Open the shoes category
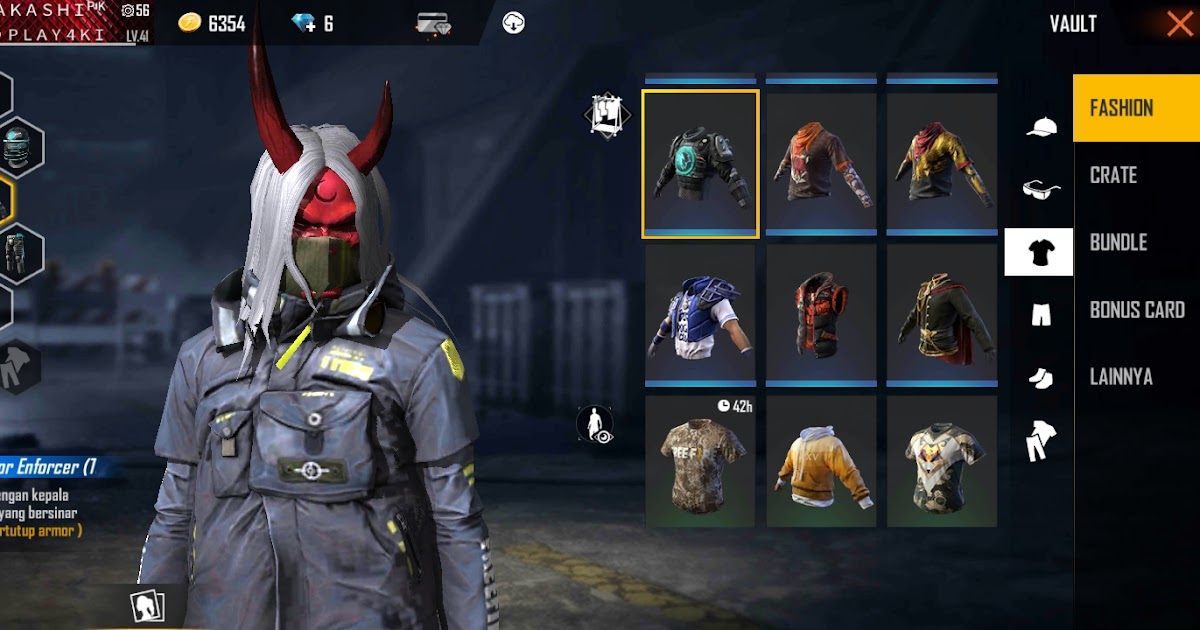Screen dimensions: 1200x630 click(x=1040, y=377)
